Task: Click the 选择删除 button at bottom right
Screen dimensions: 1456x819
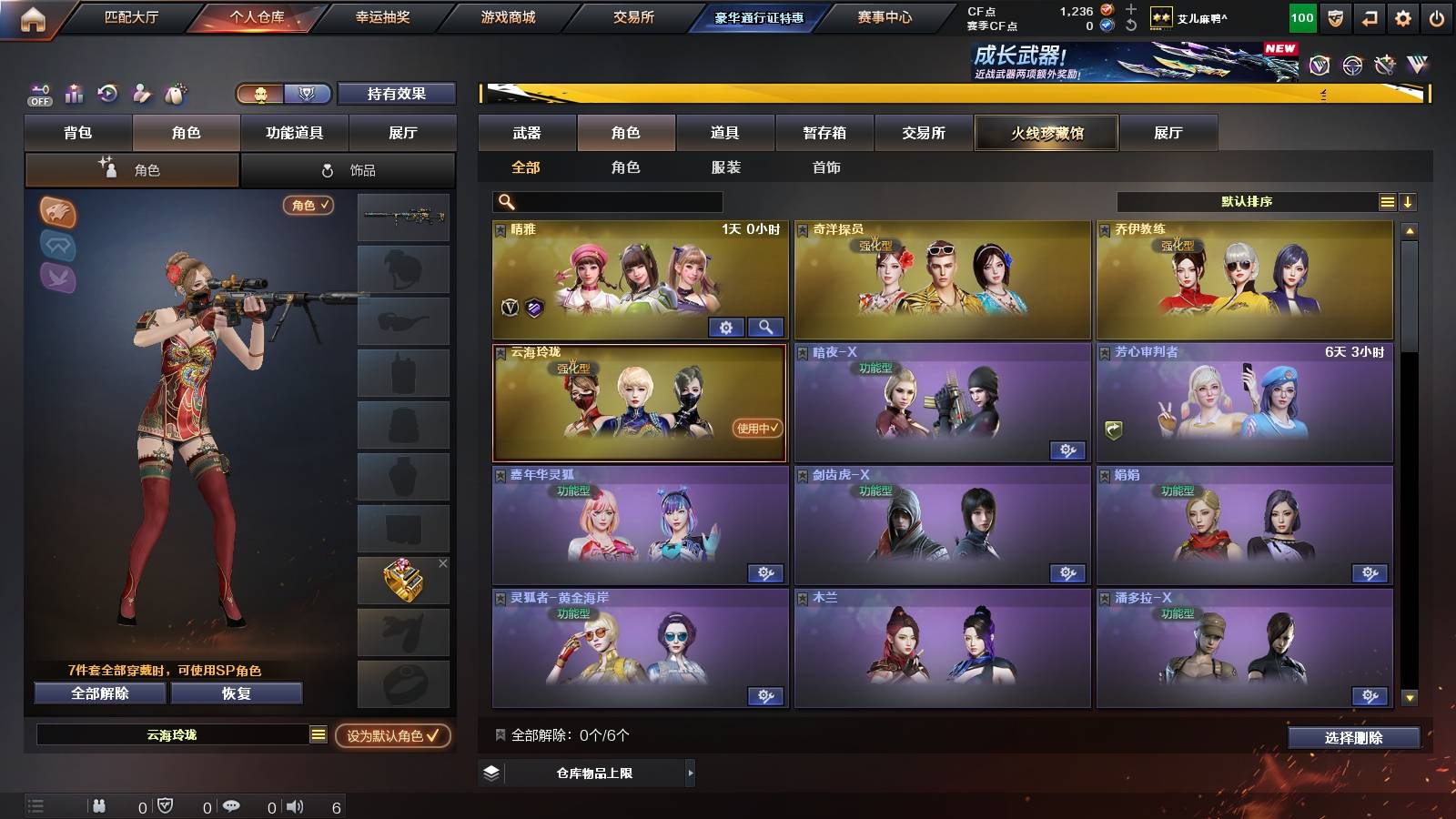Action: point(1355,739)
